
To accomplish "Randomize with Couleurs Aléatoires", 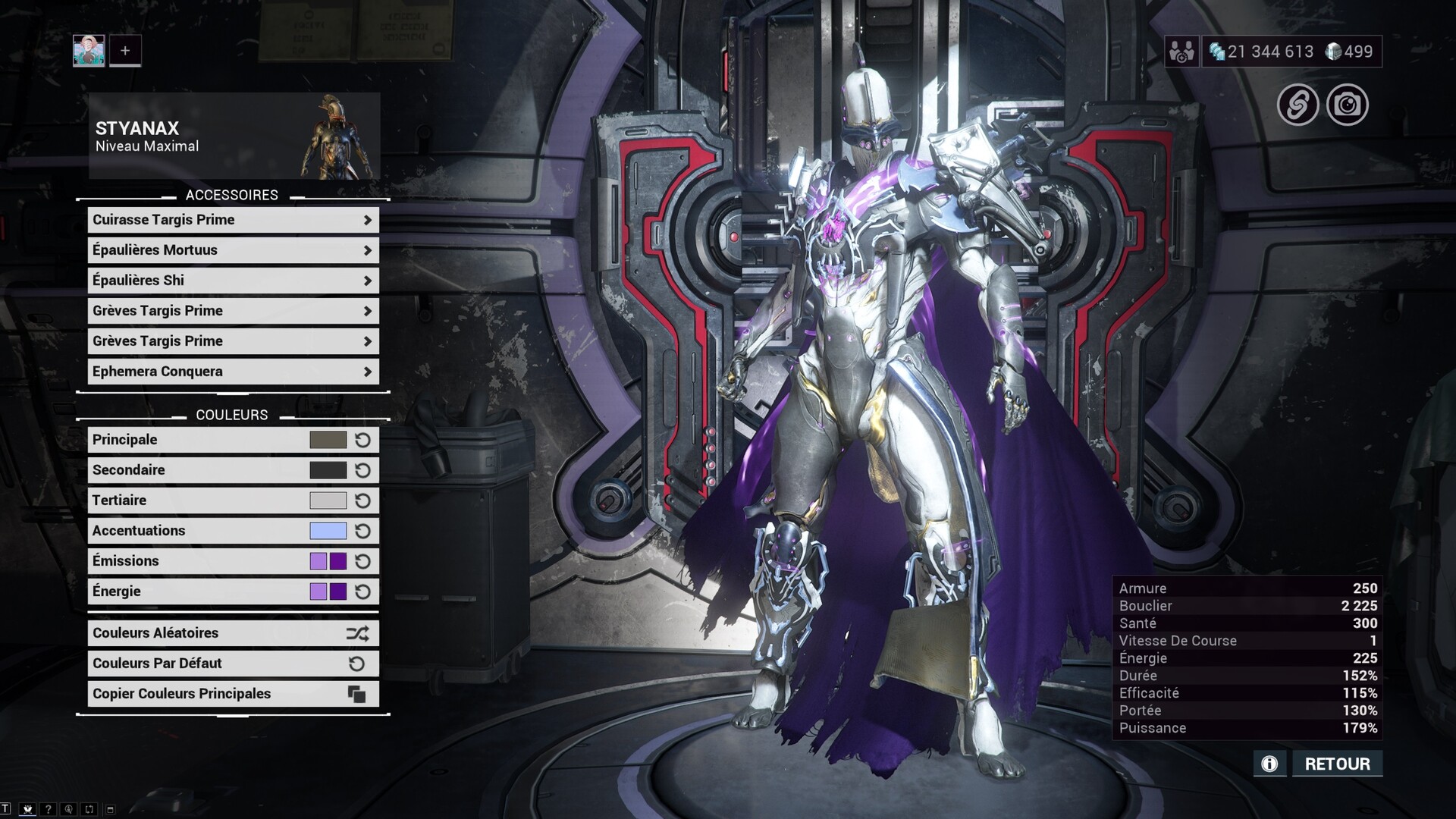I will [233, 633].
